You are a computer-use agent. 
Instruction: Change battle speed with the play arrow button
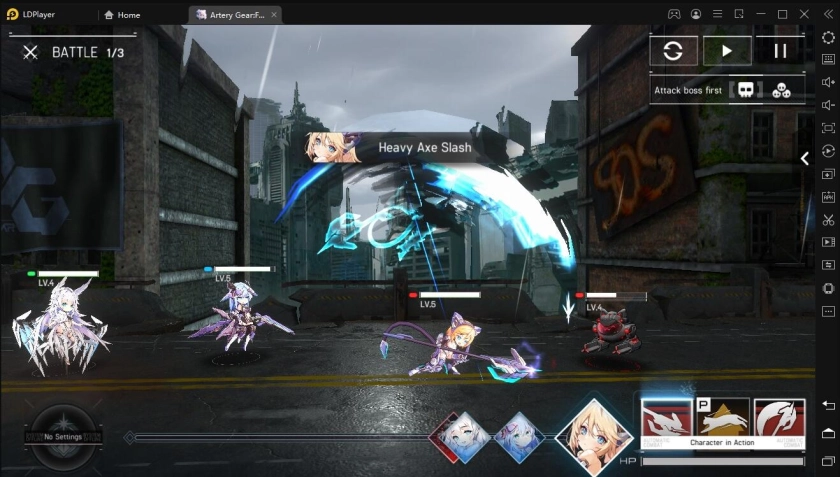[x=727, y=51]
